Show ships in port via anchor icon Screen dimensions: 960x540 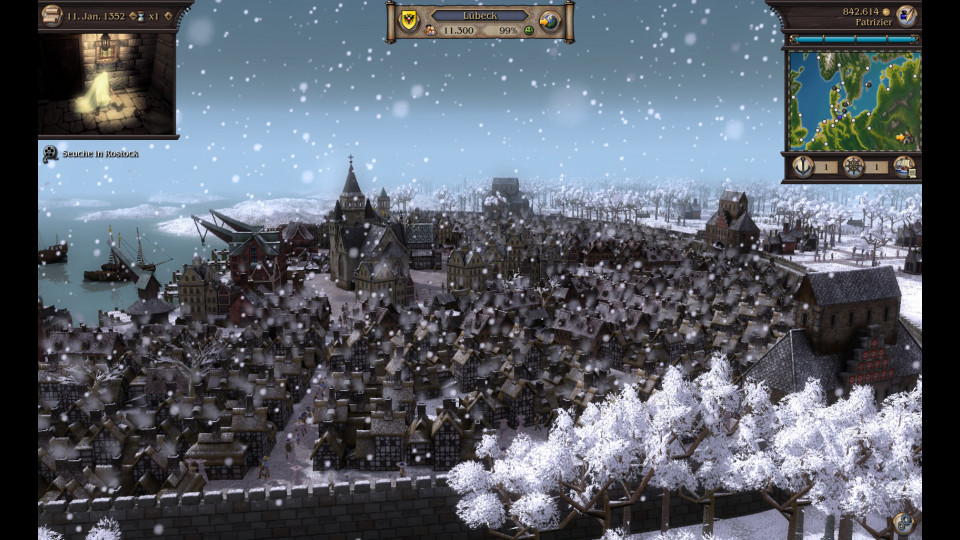click(803, 166)
